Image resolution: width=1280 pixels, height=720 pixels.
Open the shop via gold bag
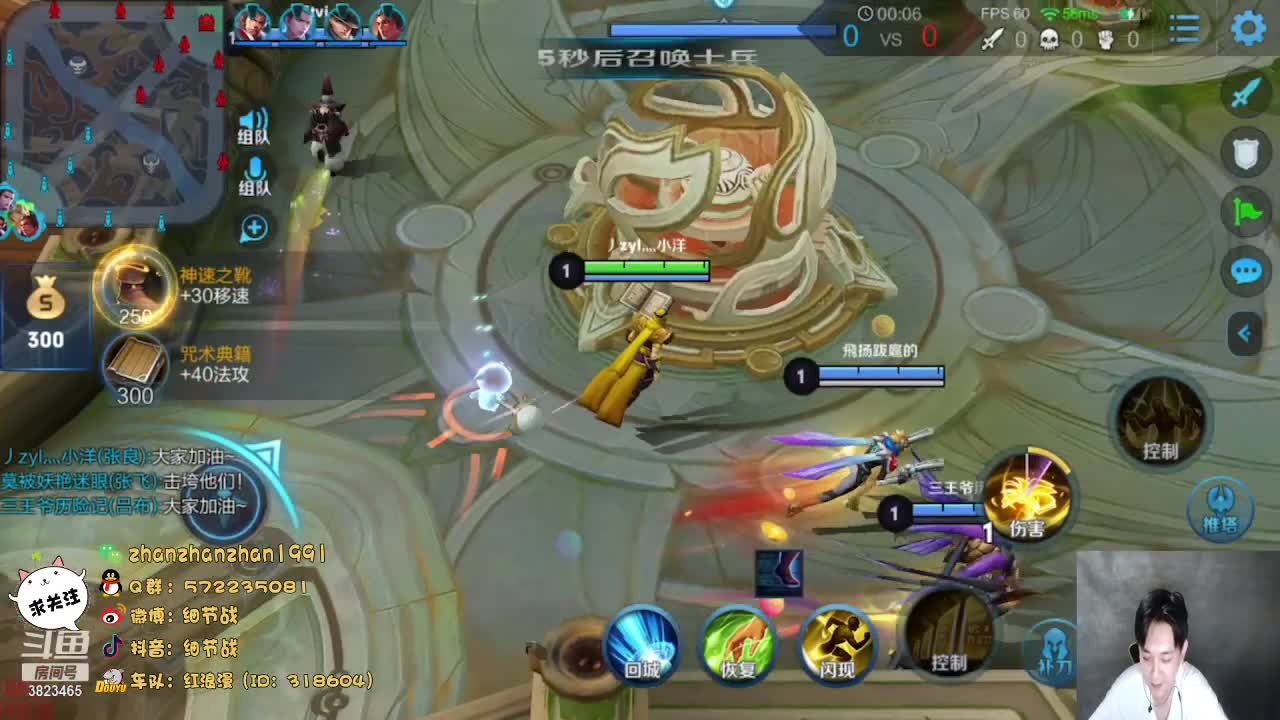click(45, 312)
